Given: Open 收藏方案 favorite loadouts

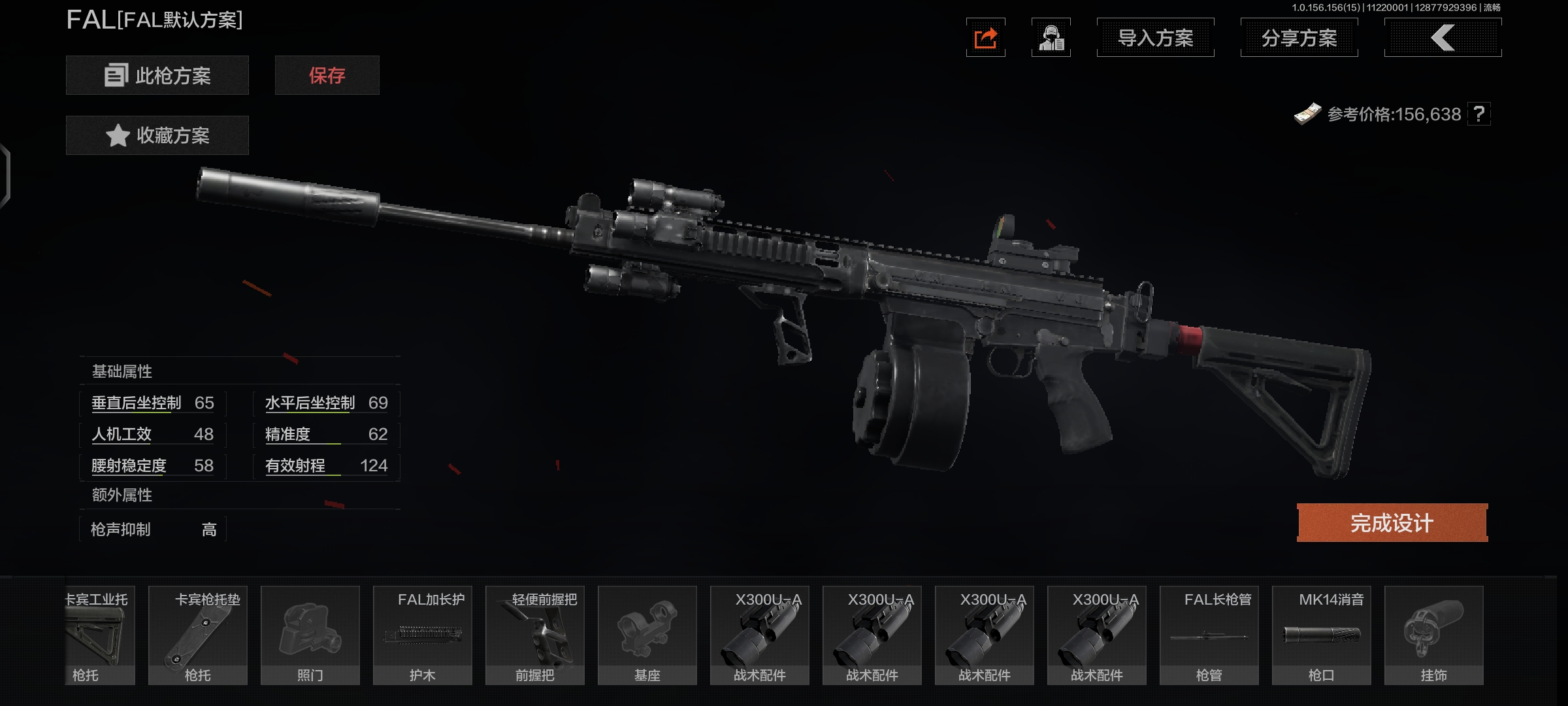Looking at the screenshot, I should [157, 135].
